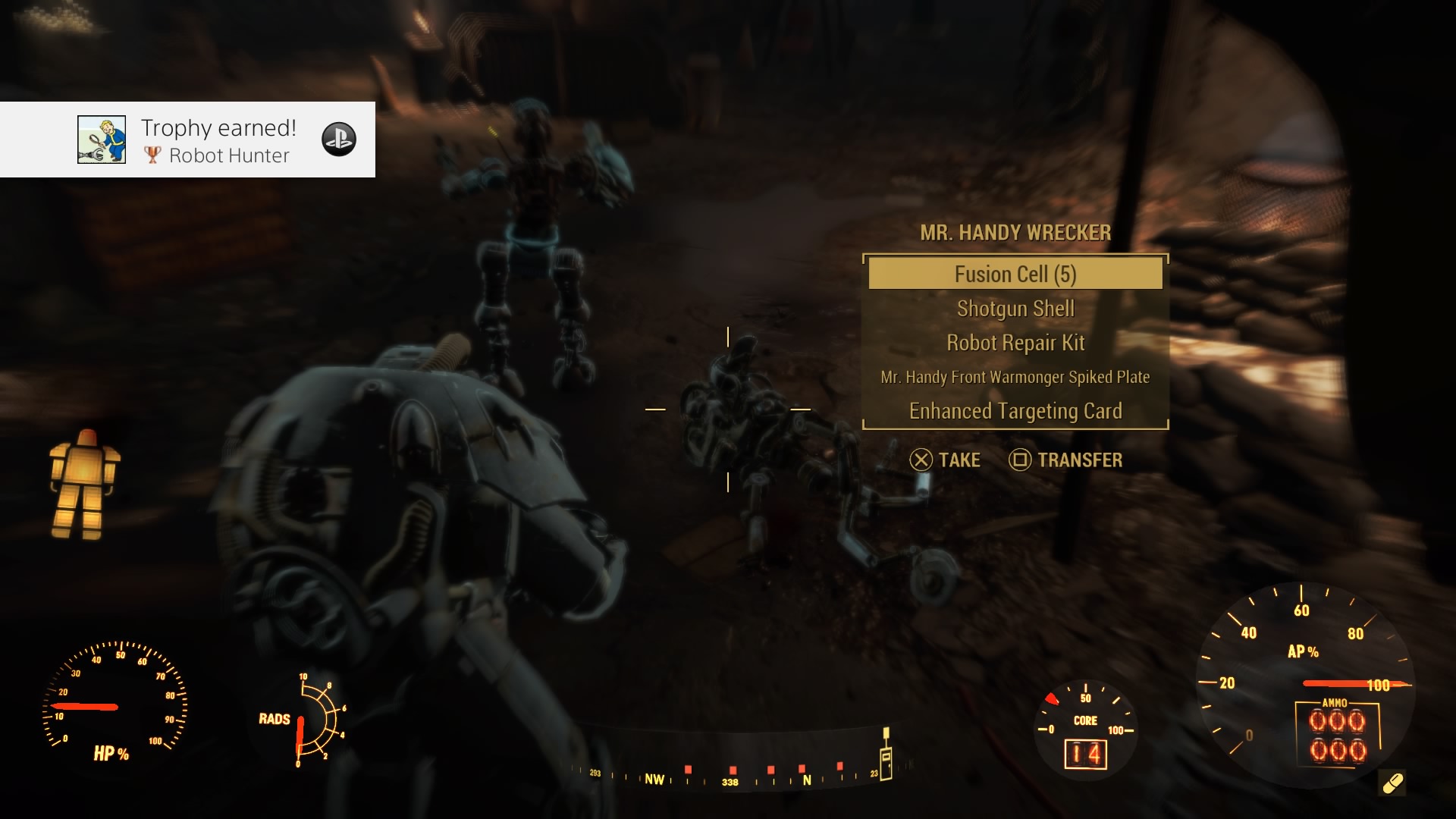Select the Shotgun Shell loot entry
Viewport: 1456px width, 819px height.
(x=1015, y=309)
